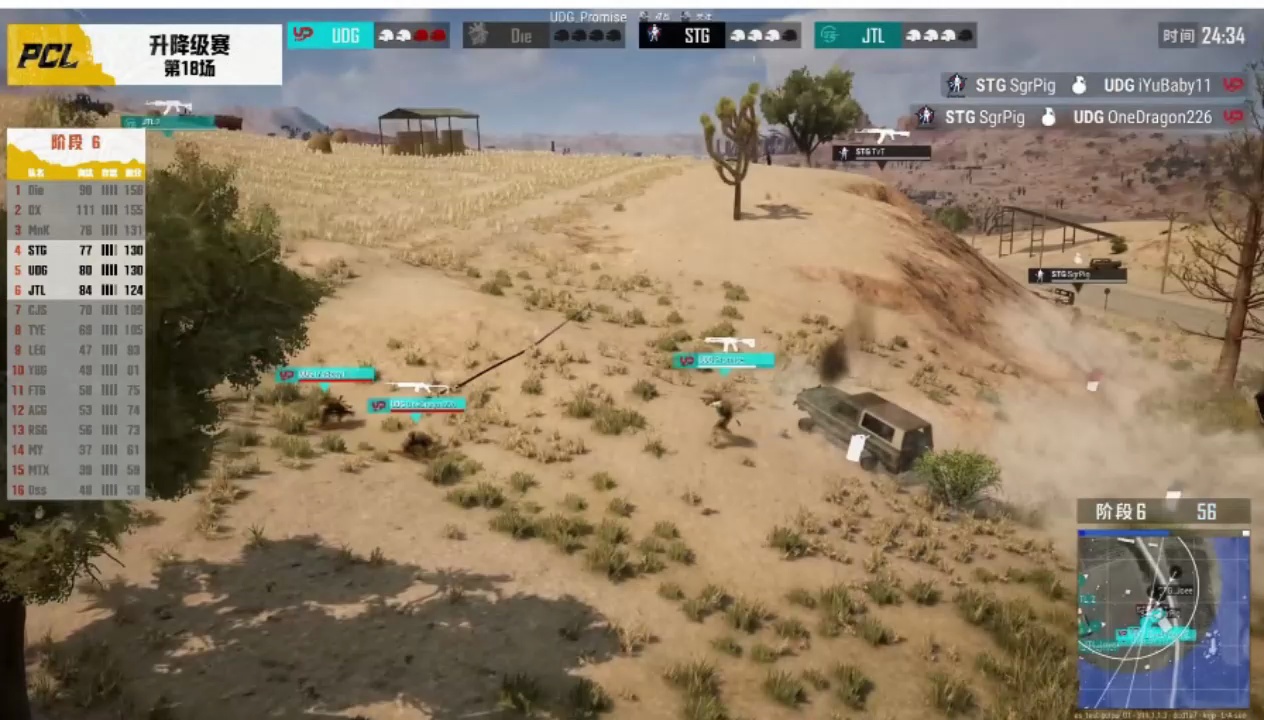
Task: Select kill feed entry for UDG iYuBaby11
Action: click(1094, 86)
